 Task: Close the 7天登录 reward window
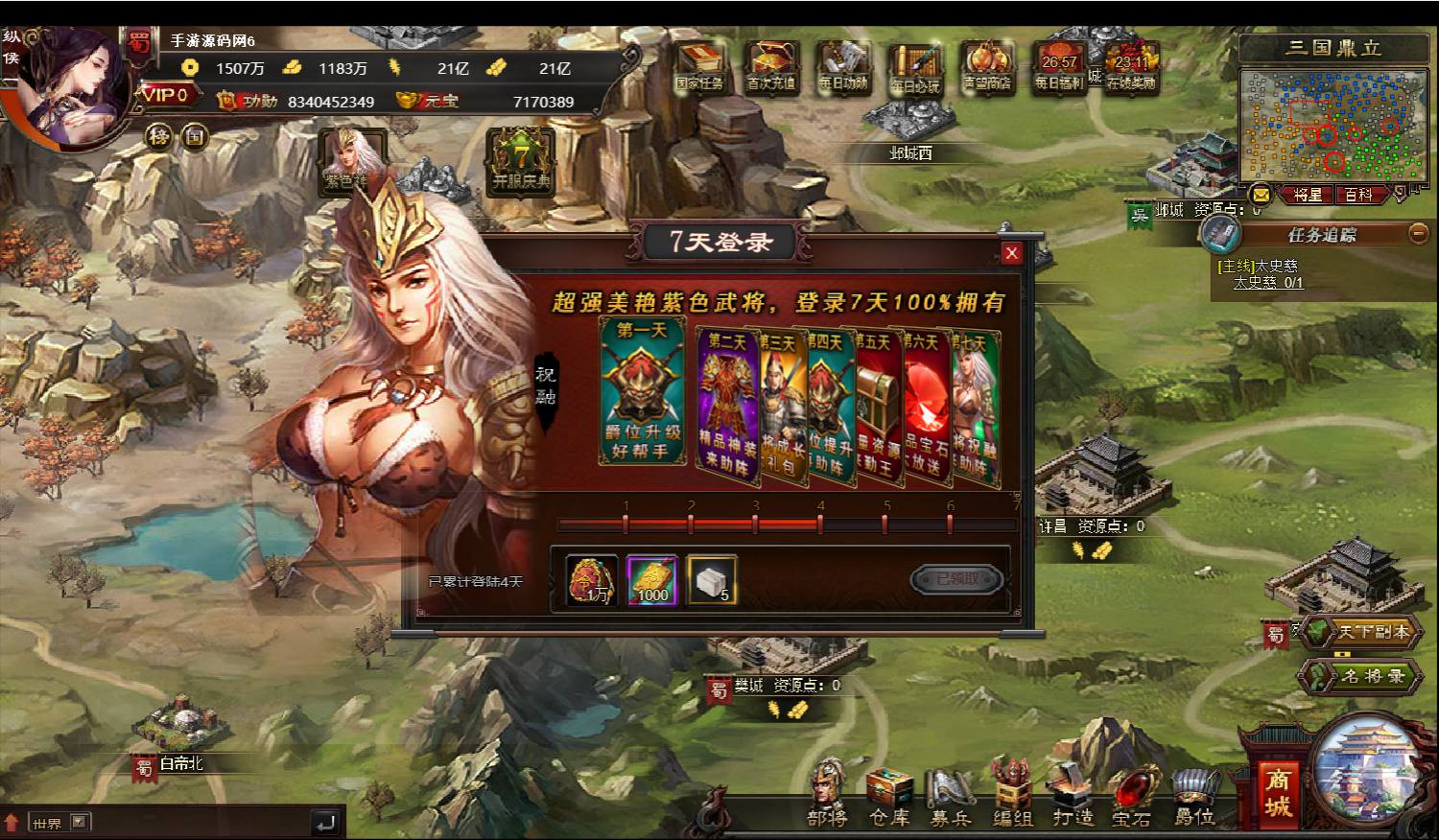click(x=1011, y=253)
